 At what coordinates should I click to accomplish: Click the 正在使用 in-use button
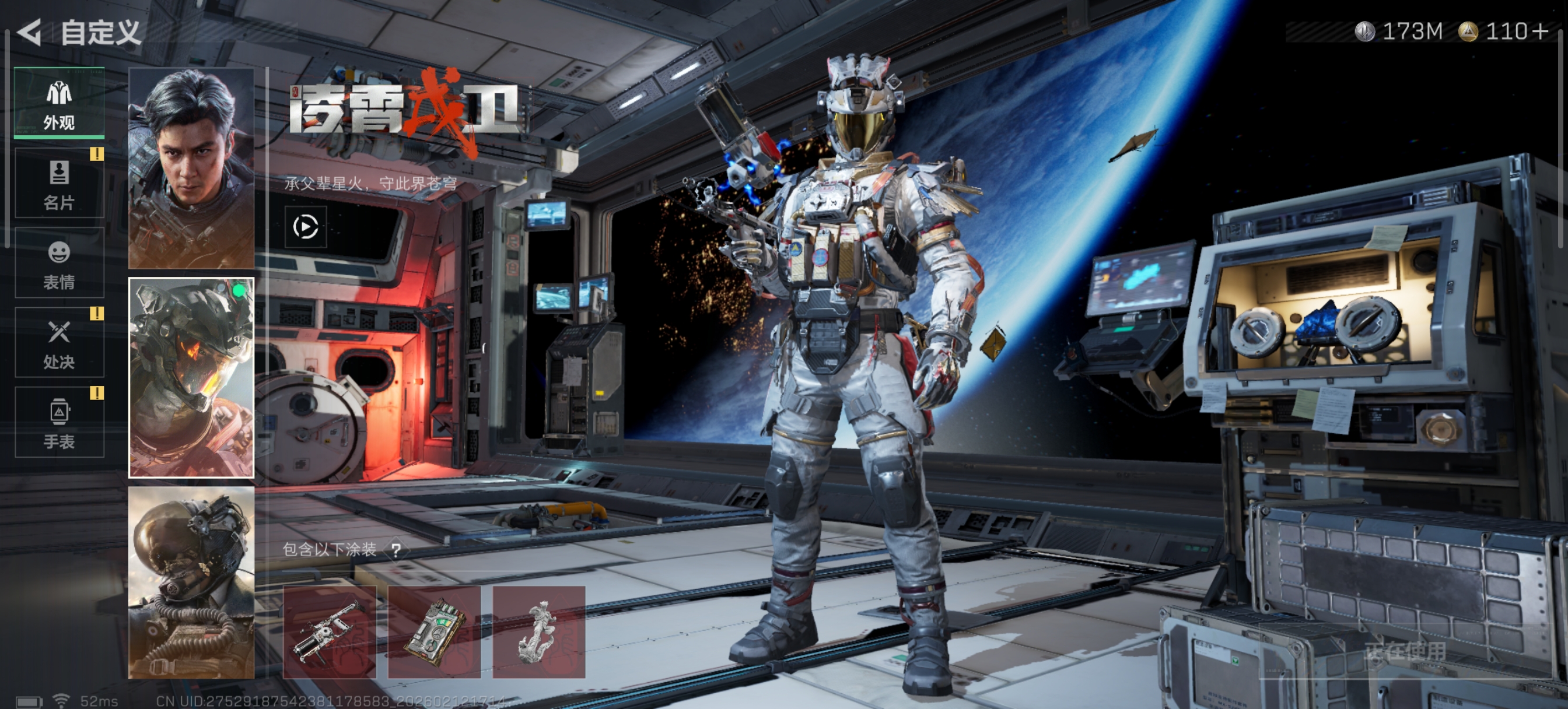[x=1404, y=651]
